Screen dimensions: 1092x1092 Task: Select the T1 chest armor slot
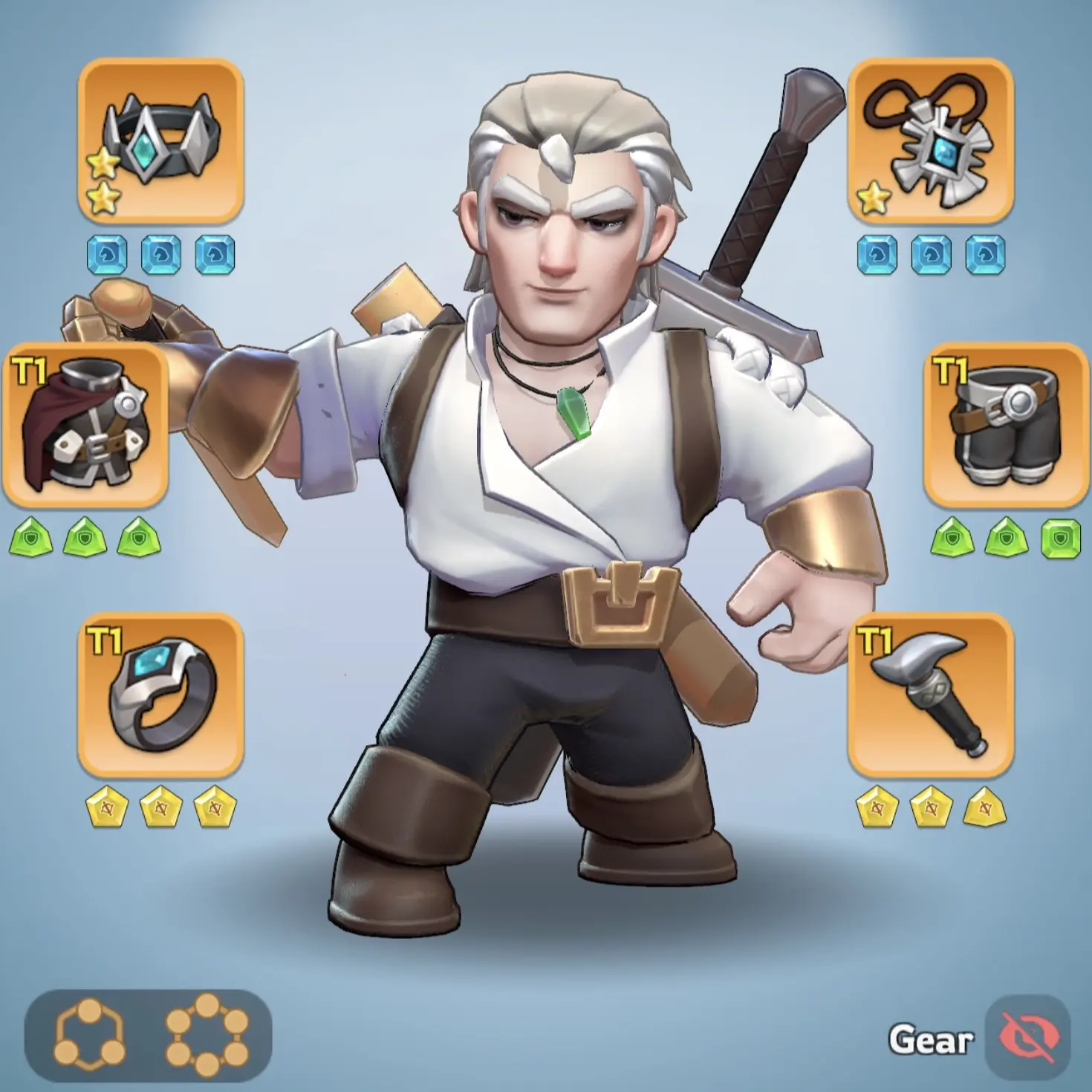coord(85,425)
